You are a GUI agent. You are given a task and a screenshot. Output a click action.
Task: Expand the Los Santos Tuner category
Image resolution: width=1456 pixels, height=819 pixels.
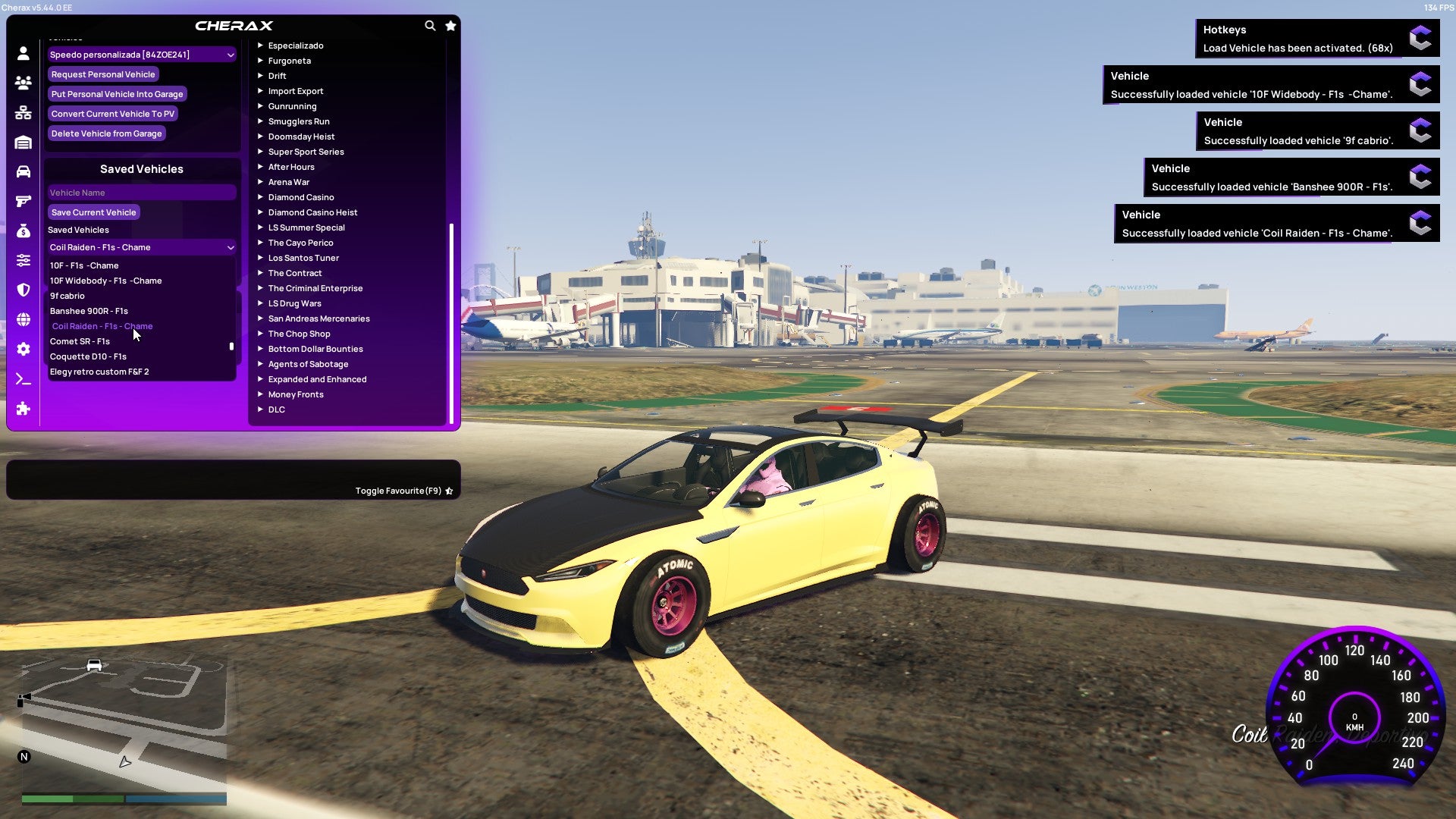(303, 257)
